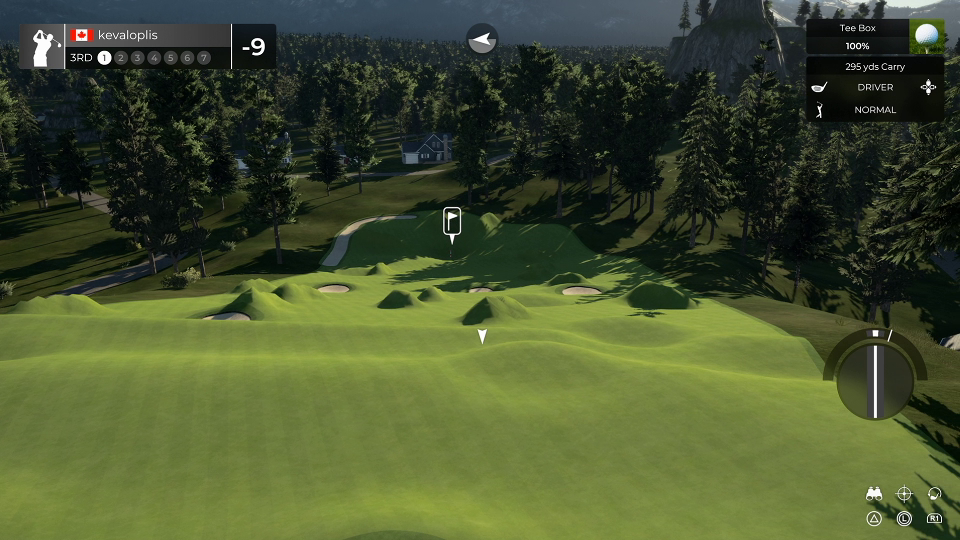Open the club practice swing icon
Image resolution: width=960 pixels, height=540 pixels.
coord(934,494)
